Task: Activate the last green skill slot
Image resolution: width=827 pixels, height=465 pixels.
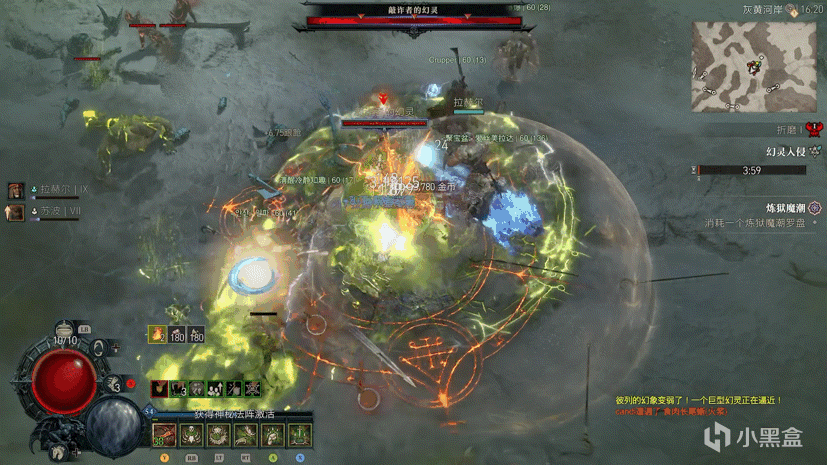Action: (297, 435)
